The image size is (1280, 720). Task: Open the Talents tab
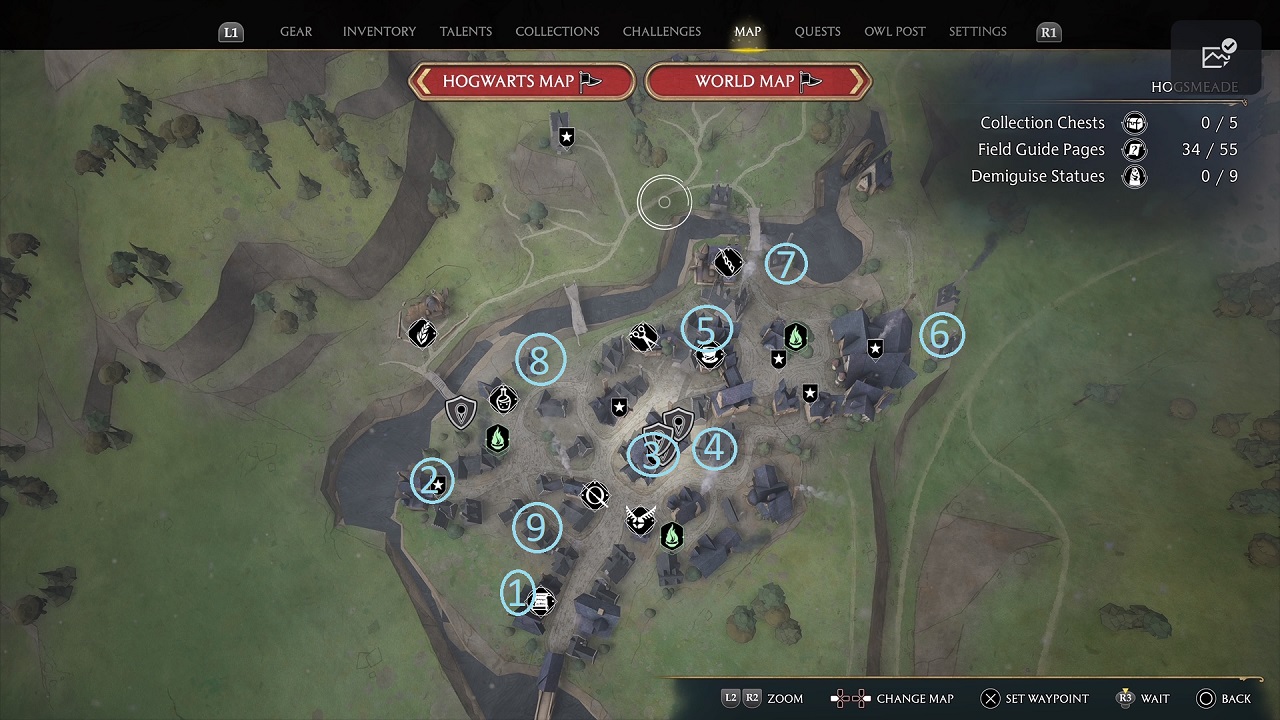(x=466, y=32)
